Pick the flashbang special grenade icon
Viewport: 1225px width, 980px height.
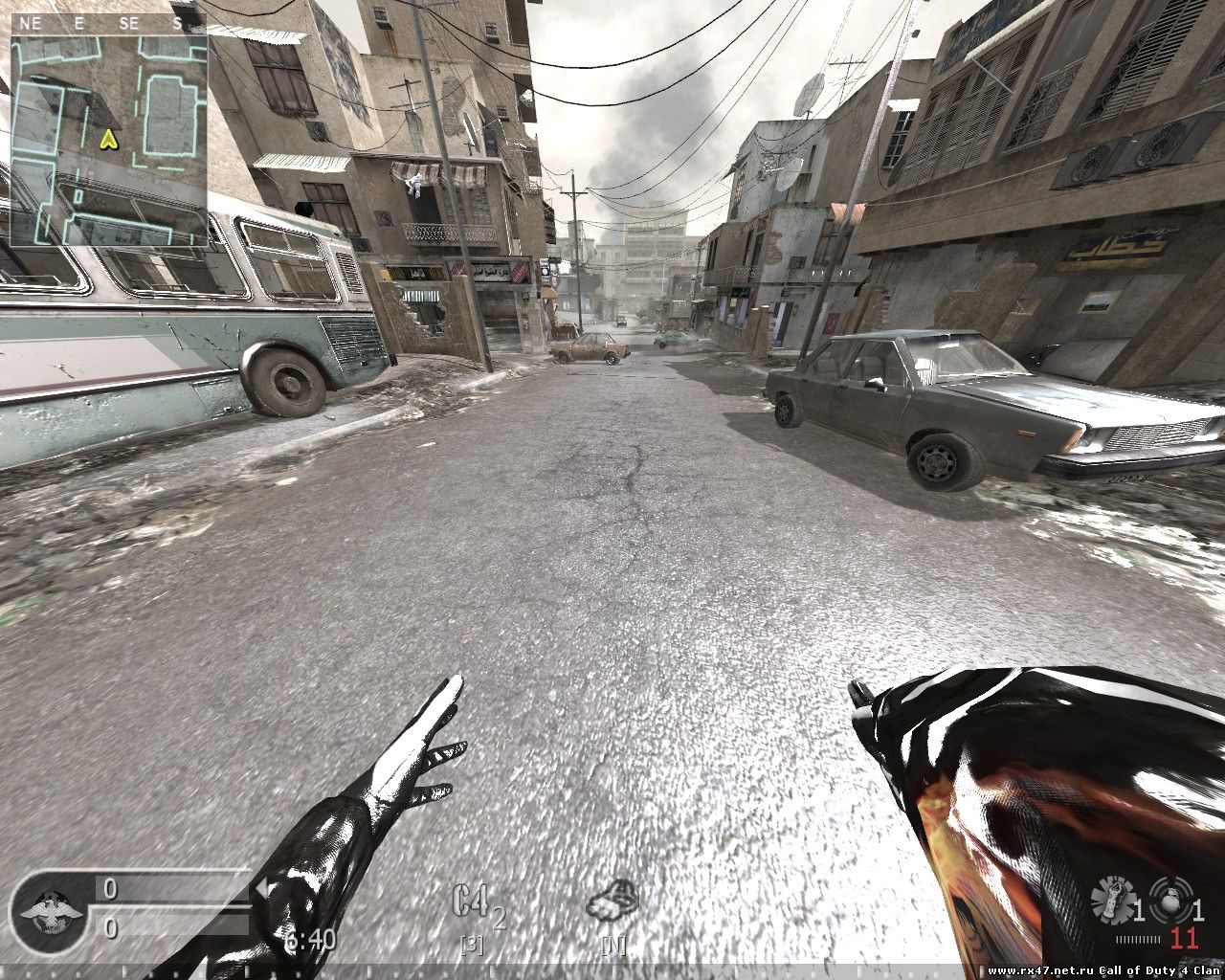1112,901
